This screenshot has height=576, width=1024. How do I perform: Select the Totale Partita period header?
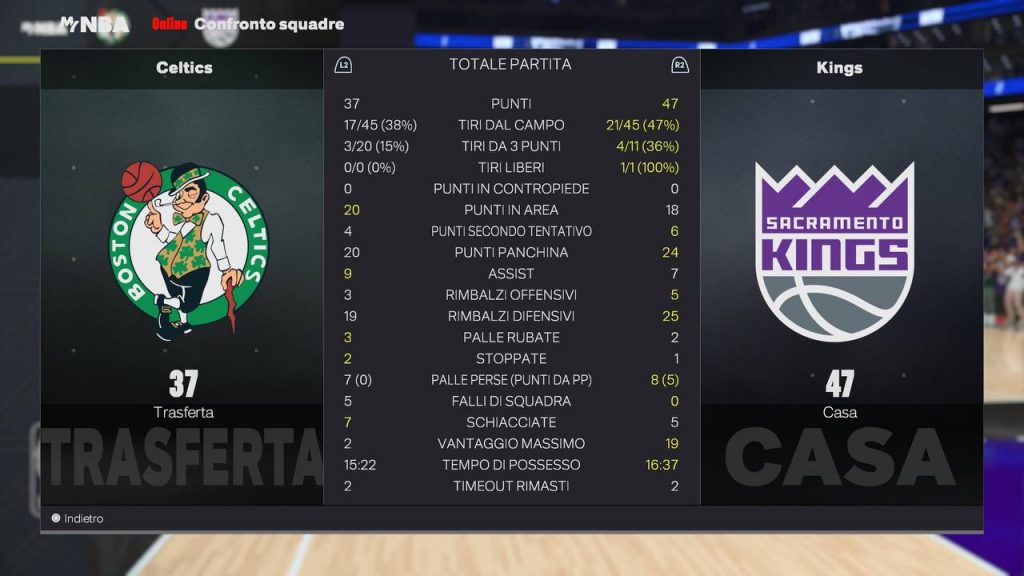point(510,64)
